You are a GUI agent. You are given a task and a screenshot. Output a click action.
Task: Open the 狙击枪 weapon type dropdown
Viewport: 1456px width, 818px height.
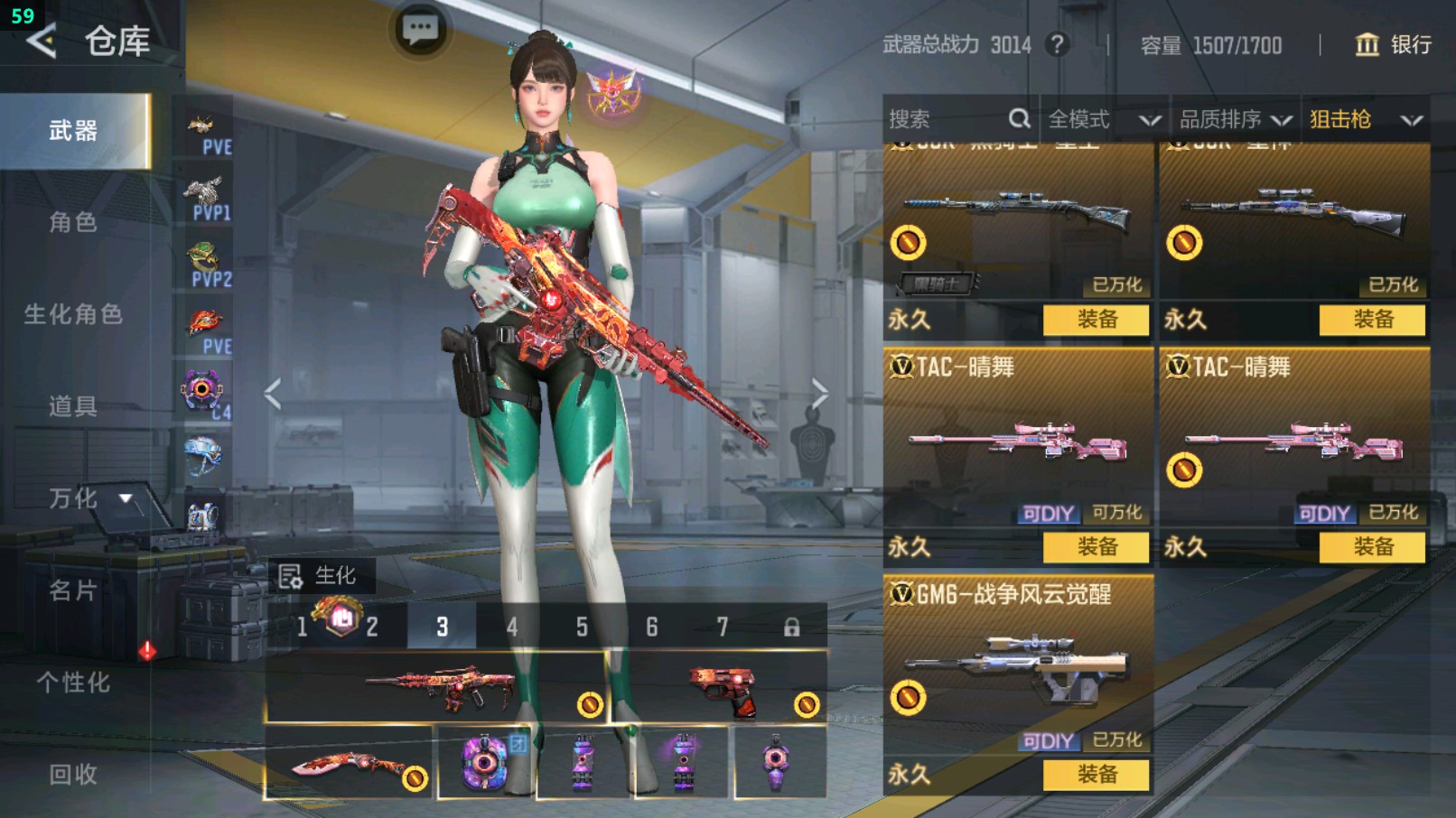[x=1365, y=119]
